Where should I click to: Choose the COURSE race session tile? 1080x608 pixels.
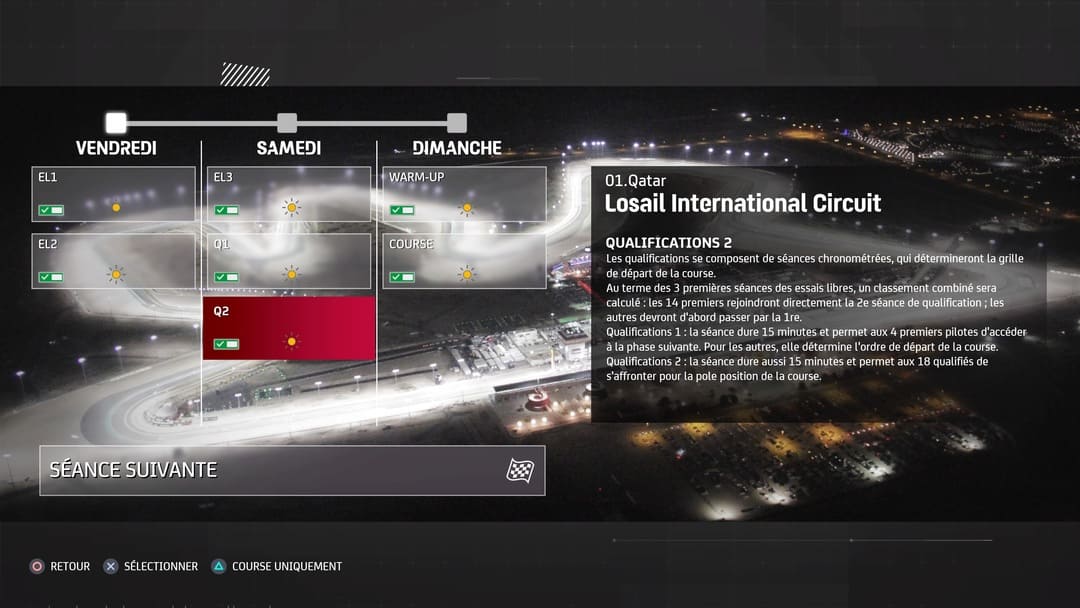click(x=465, y=260)
